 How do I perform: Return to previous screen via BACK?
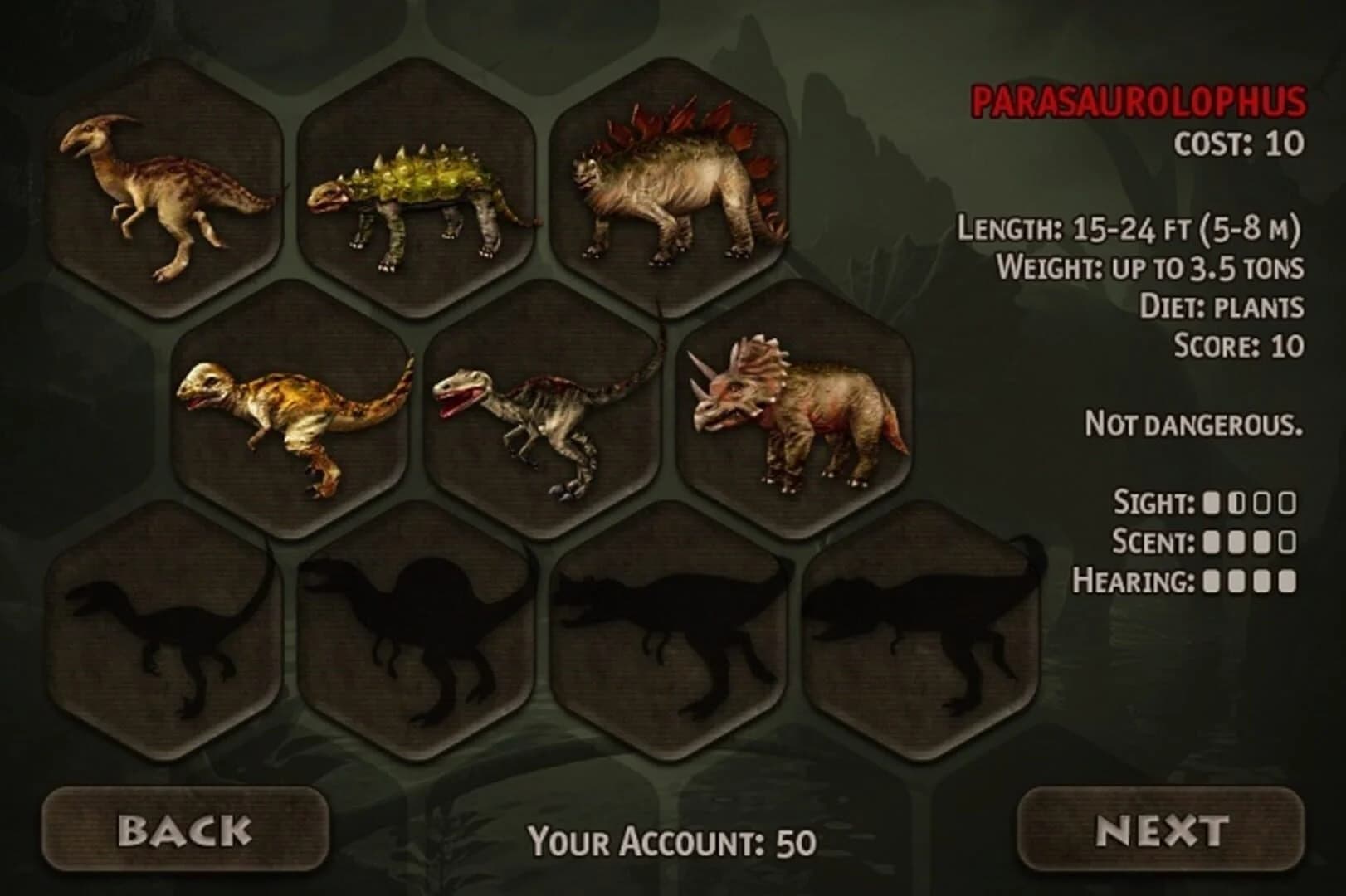pyautogui.click(x=186, y=828)
